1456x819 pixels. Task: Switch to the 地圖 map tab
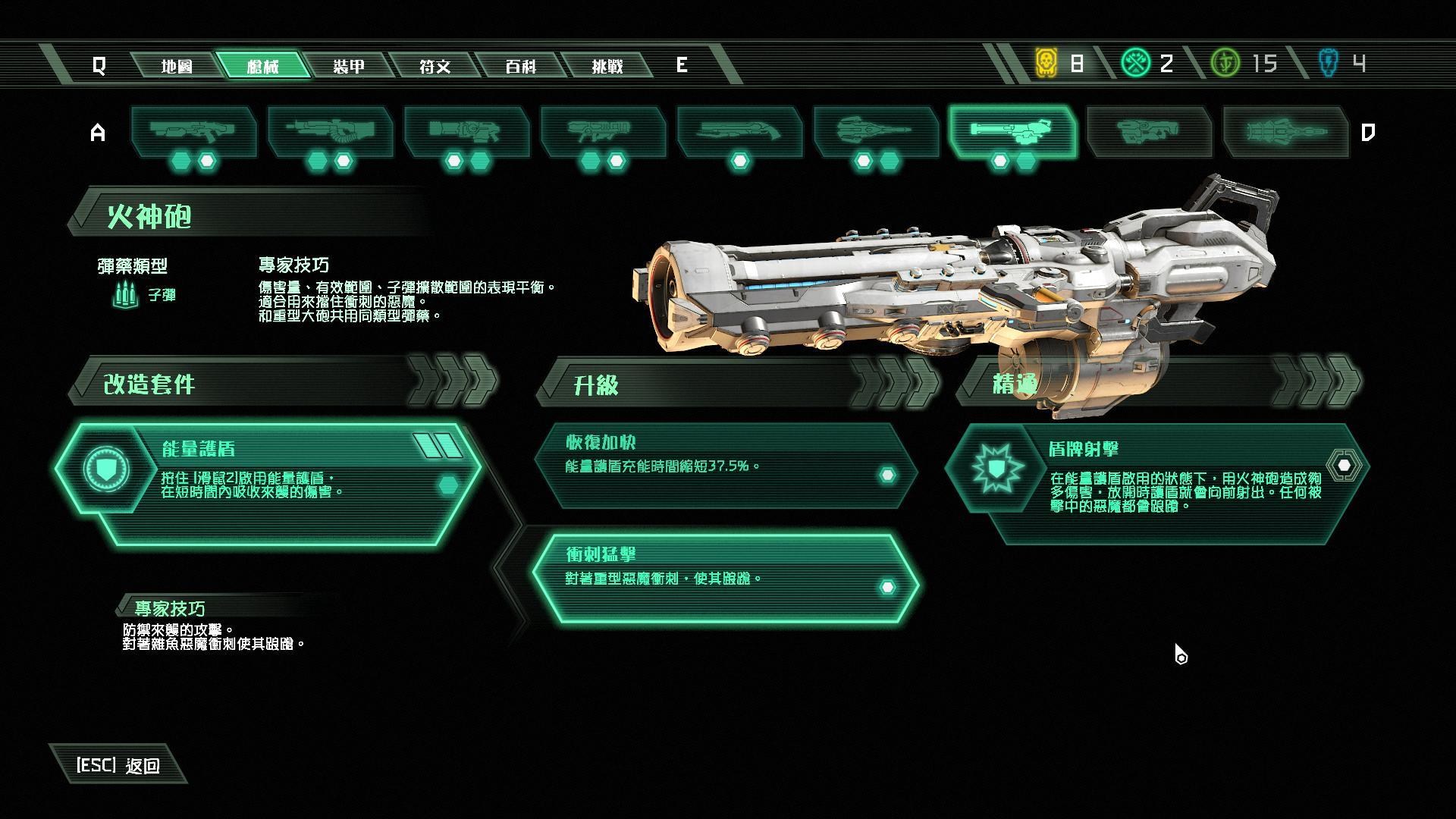coord(177,66)
